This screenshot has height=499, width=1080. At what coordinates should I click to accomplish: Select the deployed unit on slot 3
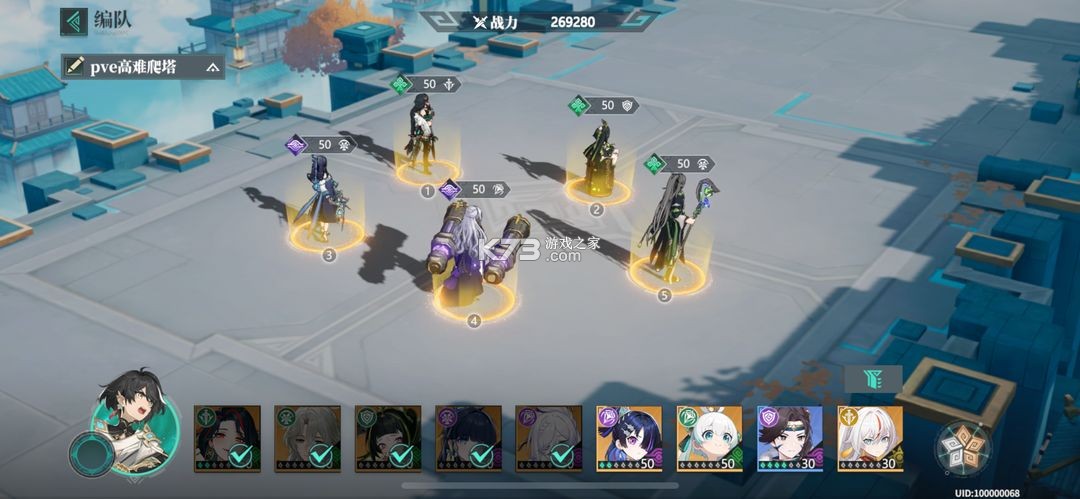pos(323,198)
